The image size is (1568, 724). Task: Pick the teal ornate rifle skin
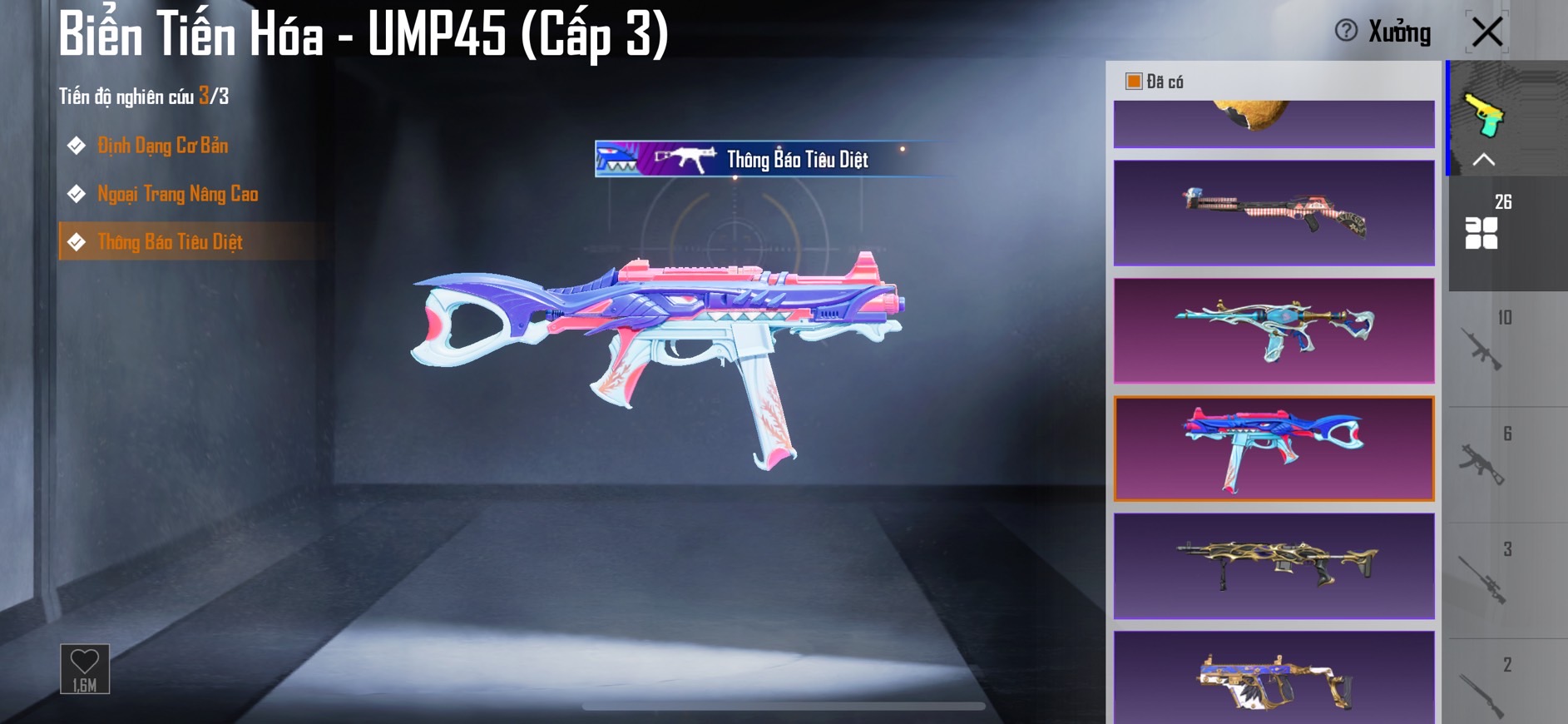coord(1274,330)
